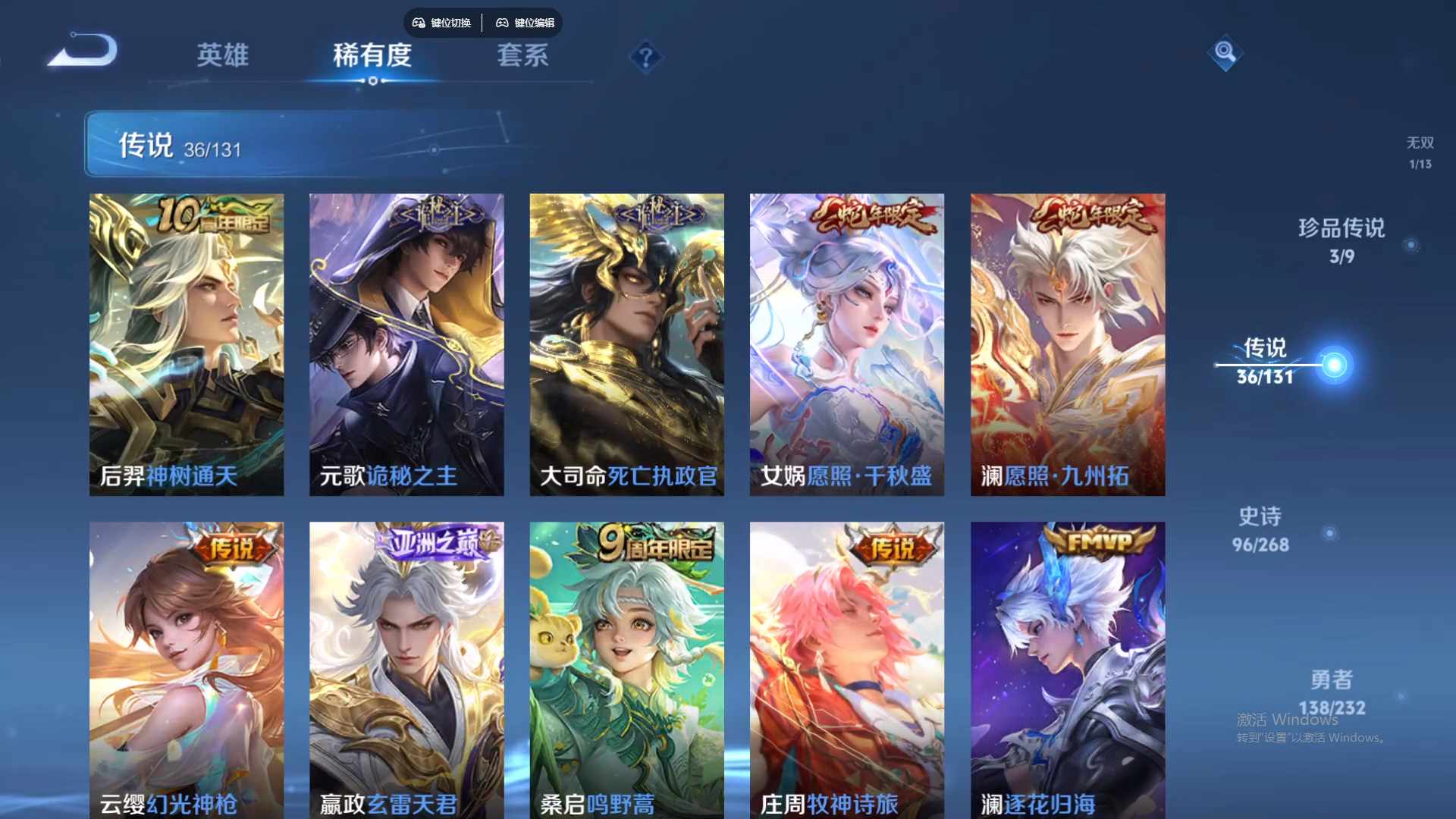The image size is (1456, 819).
Task: Open help via the question mark icon
Action: coord(645,56)
